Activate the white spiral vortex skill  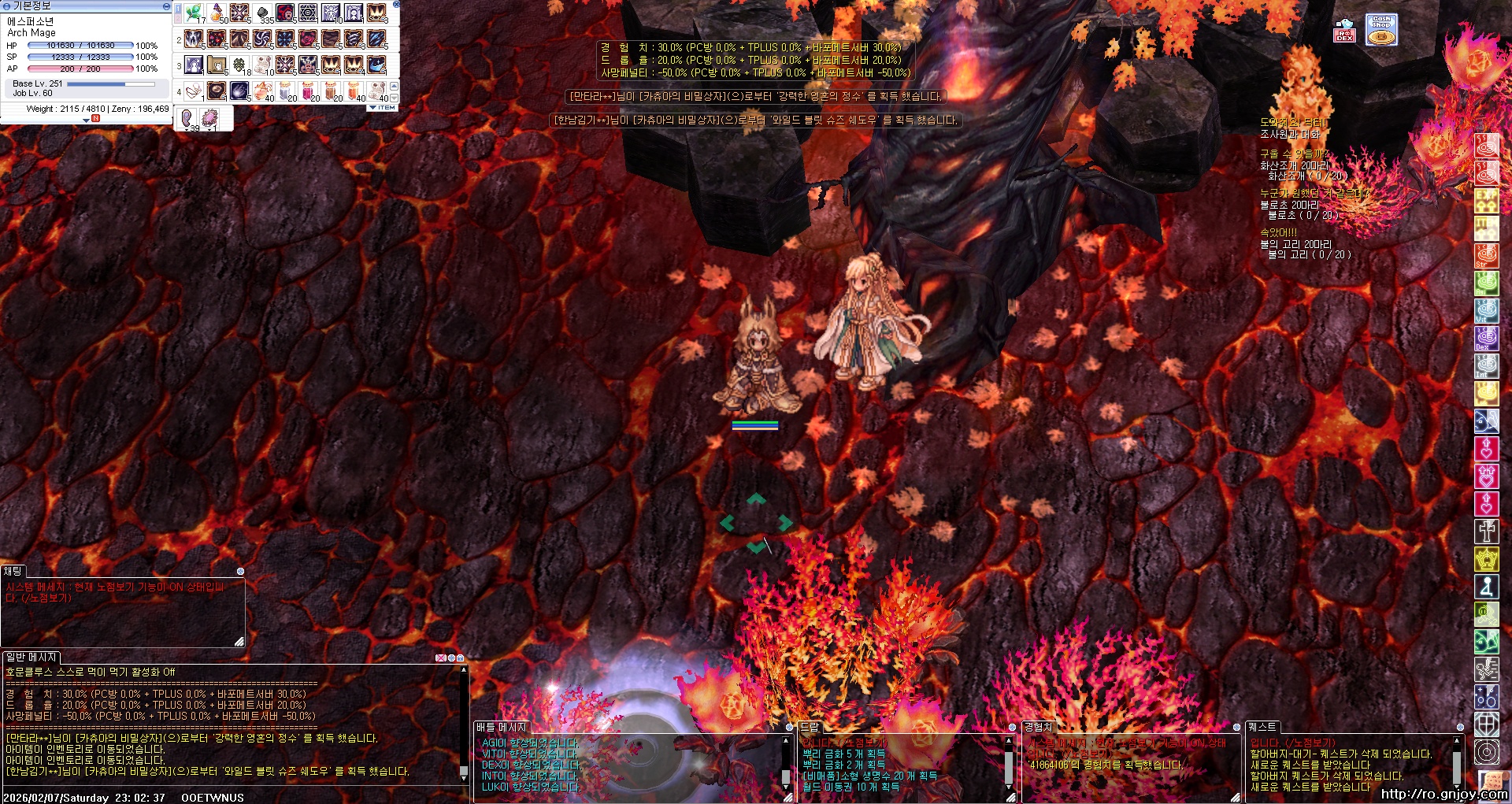pyautogui.click(x=262, y=39)
